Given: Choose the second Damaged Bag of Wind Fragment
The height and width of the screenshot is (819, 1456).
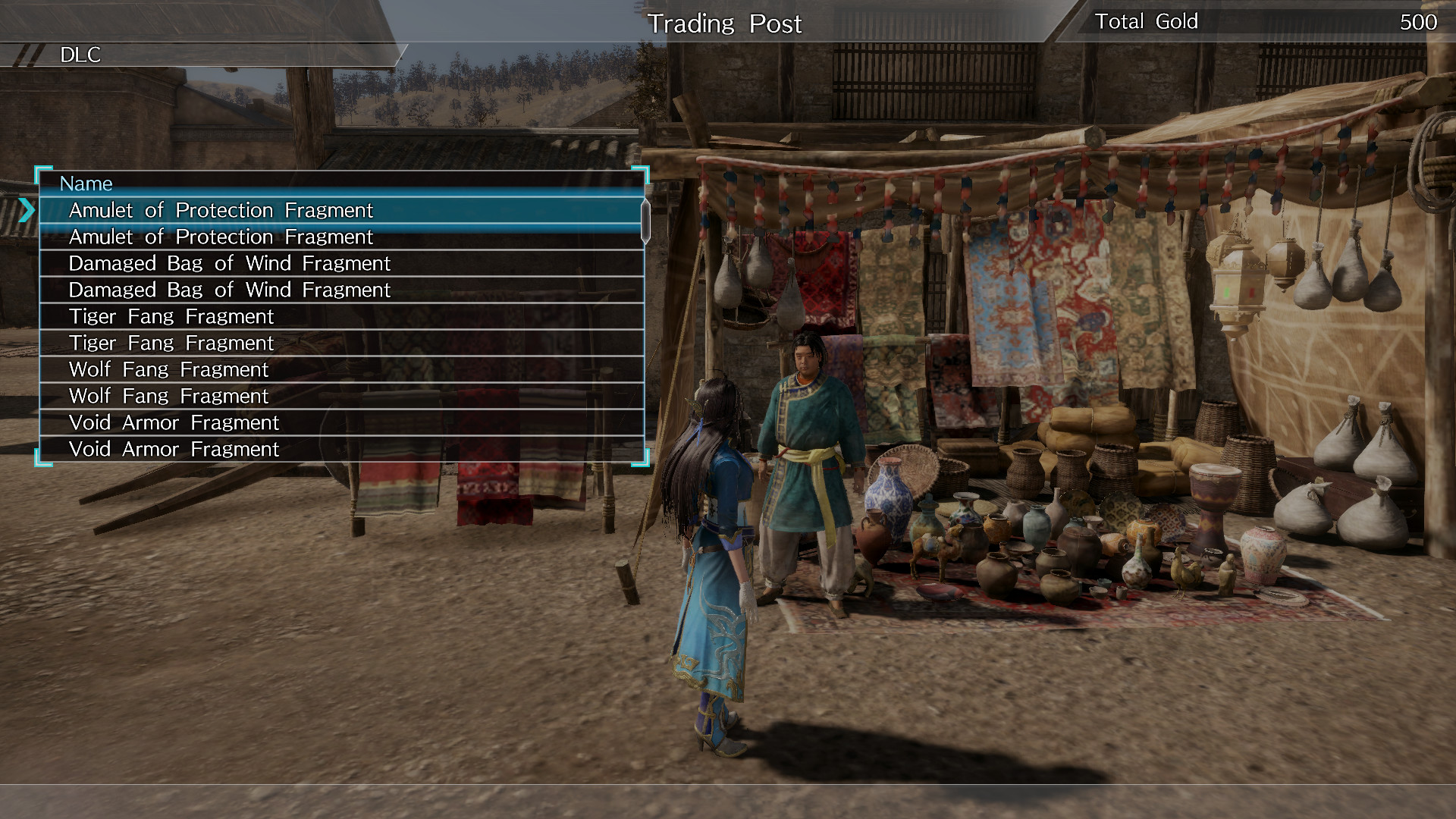Looking at the screenshot, I should coord(230,290).
